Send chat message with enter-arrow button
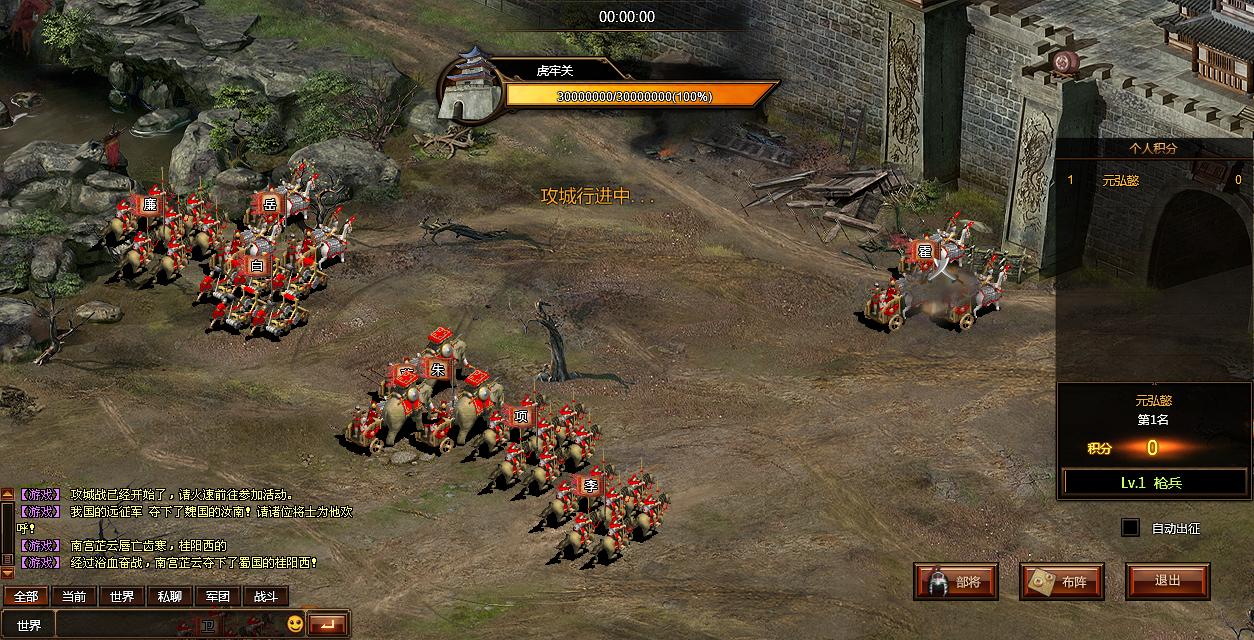The image size is (1254, 640). tap(327, 625)
